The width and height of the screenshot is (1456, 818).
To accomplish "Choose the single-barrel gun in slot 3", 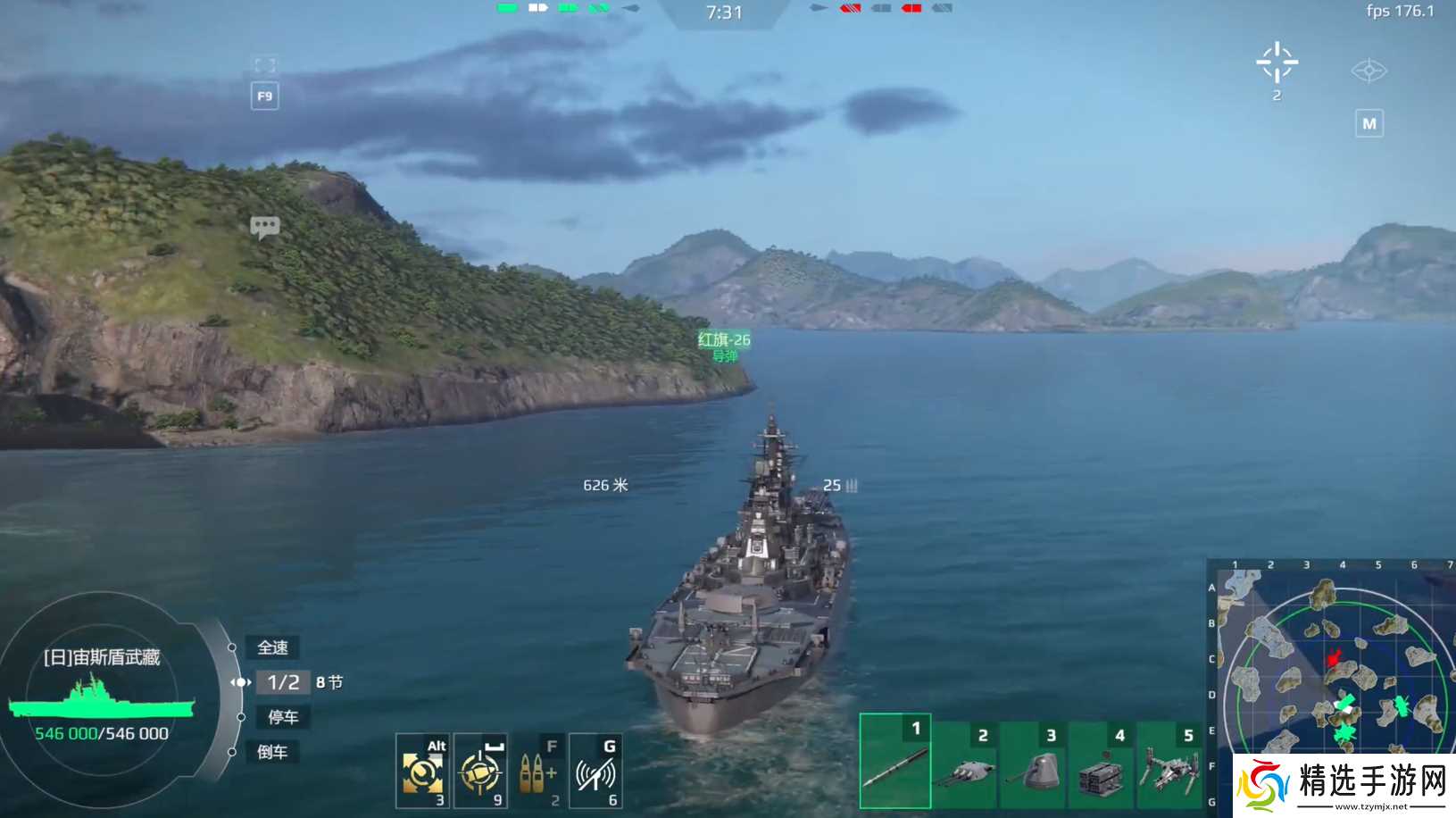I will click(1034, 766).
